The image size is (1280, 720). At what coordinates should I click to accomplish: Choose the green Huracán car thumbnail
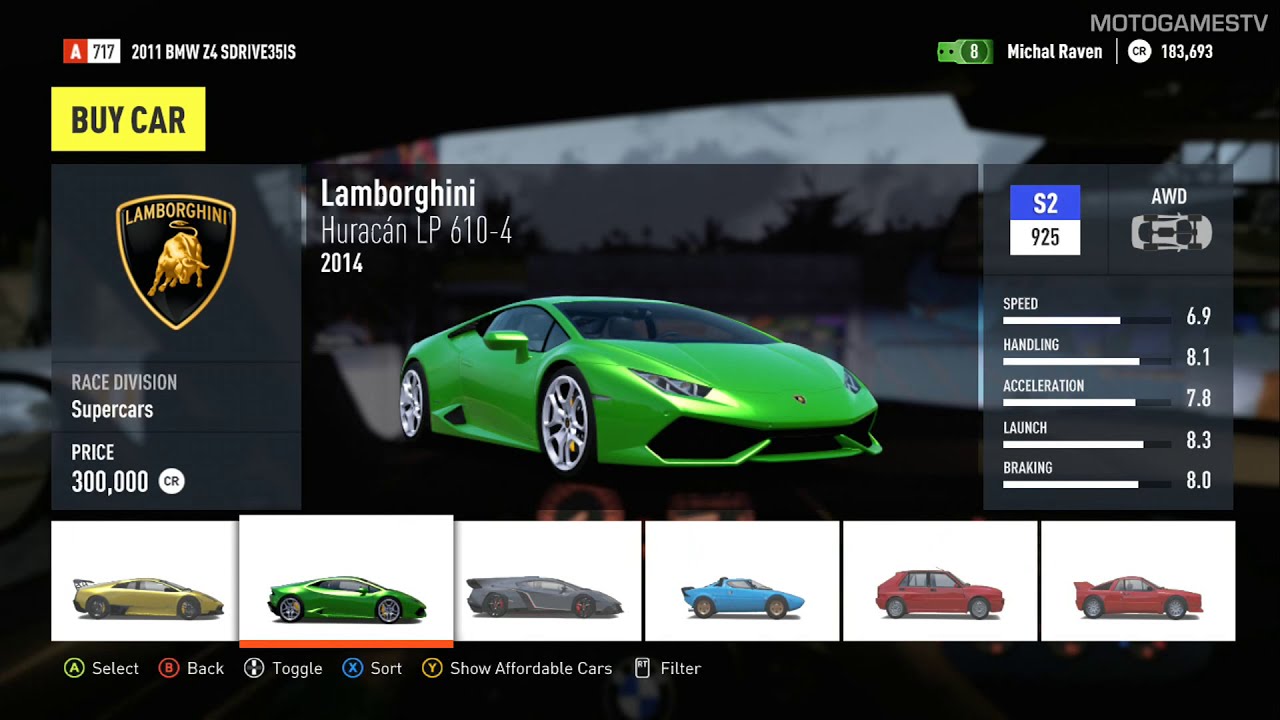pyautogui.click(x=346, y=581)
